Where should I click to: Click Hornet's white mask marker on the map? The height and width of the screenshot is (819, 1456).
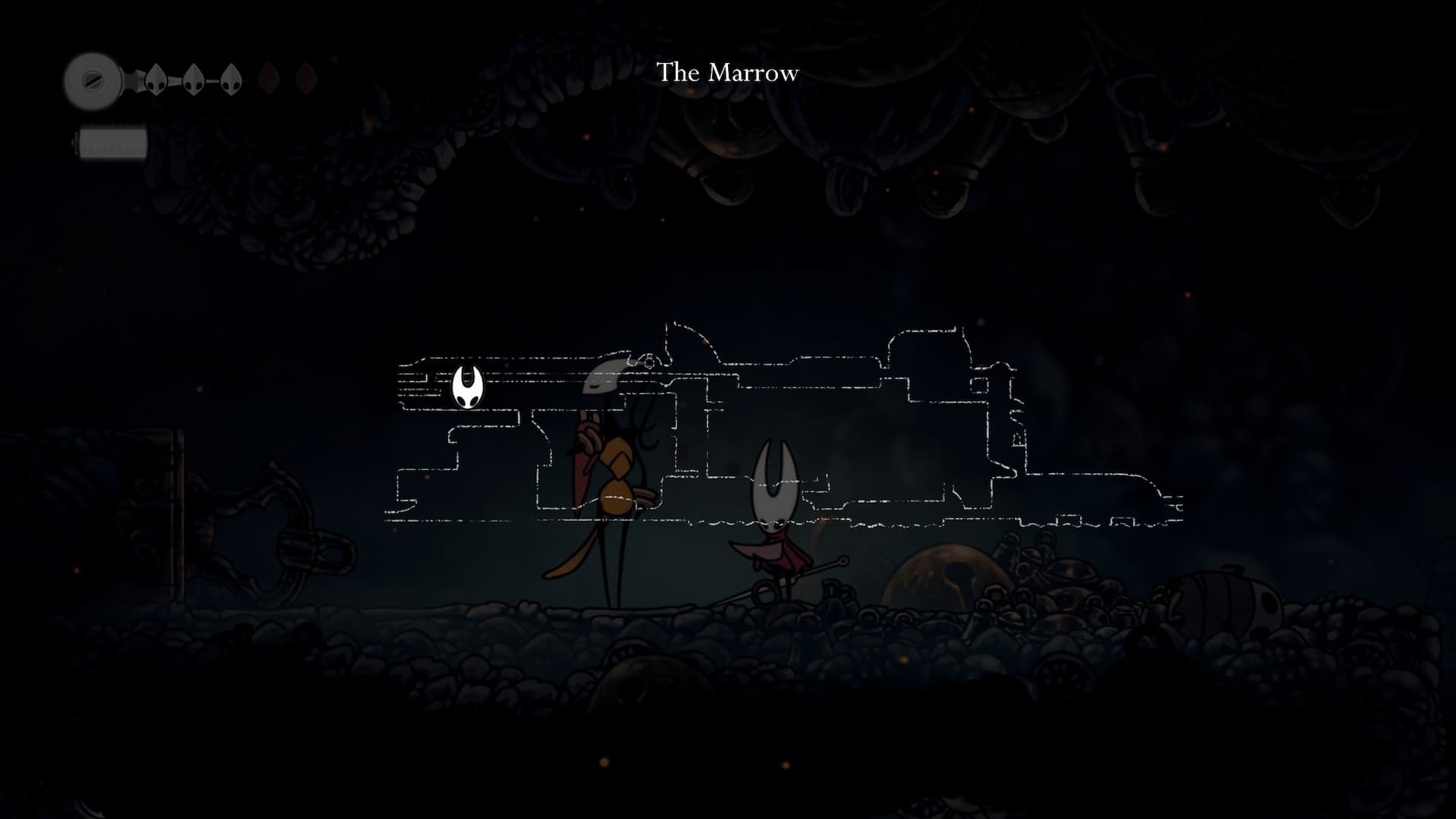pos(467,387)
